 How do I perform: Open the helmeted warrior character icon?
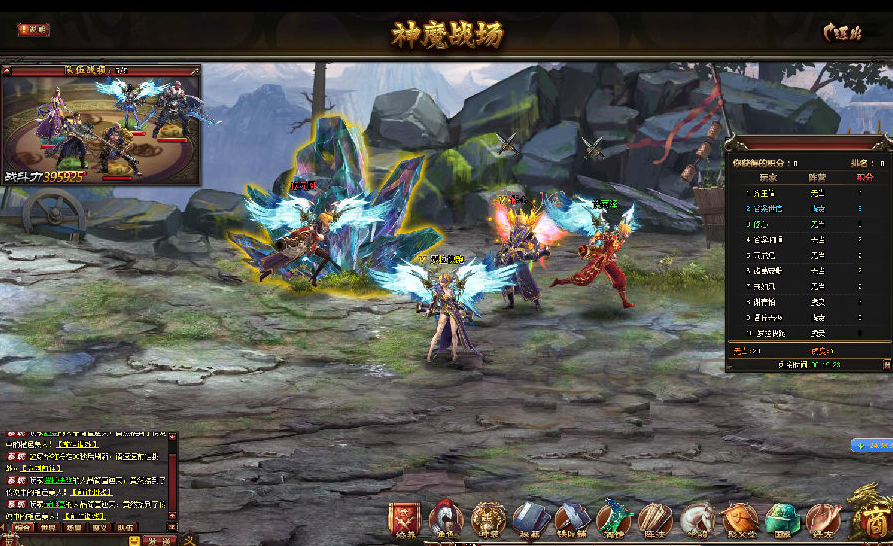(x=446, y=519)
